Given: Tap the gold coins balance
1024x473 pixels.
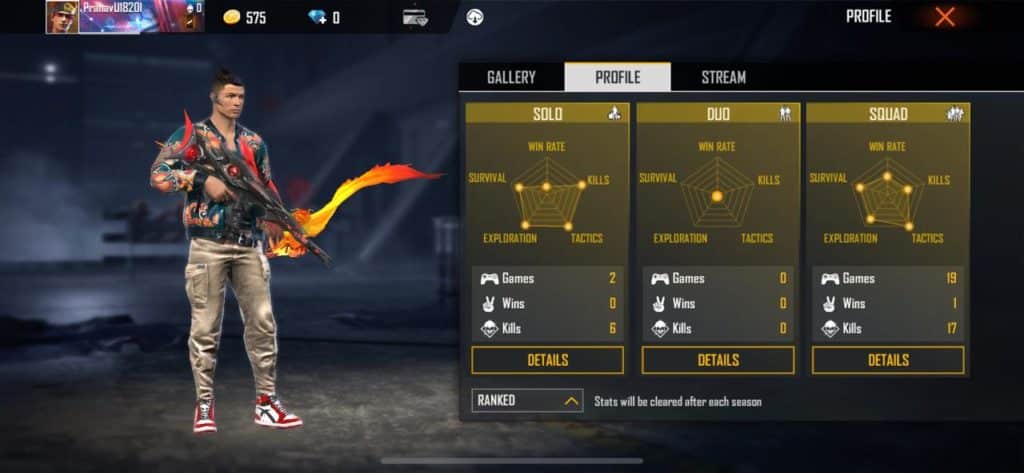Looking at the screenshot, I should (243, 17).
